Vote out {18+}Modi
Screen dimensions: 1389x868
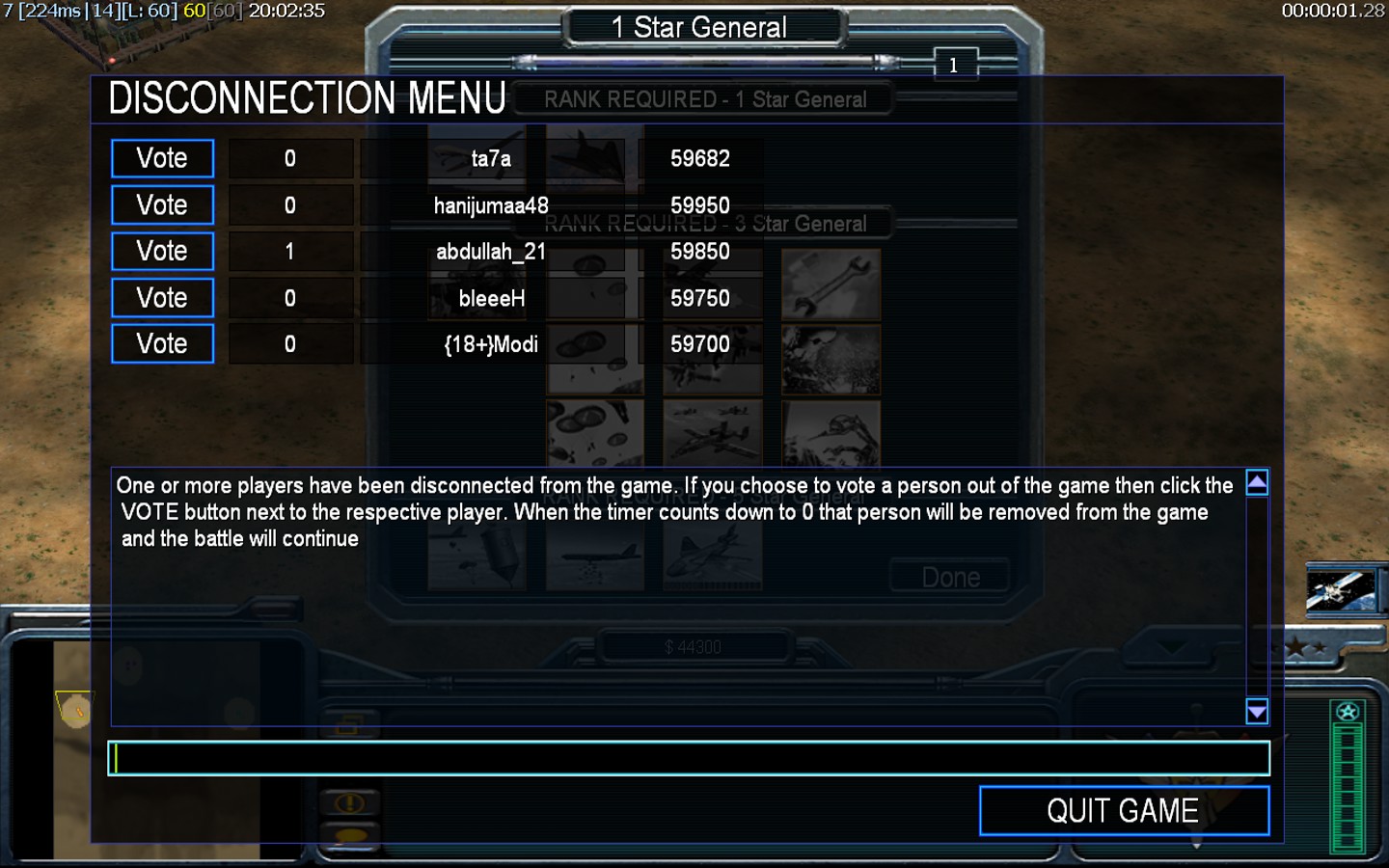pyautogui.click(x=162, y=343)
